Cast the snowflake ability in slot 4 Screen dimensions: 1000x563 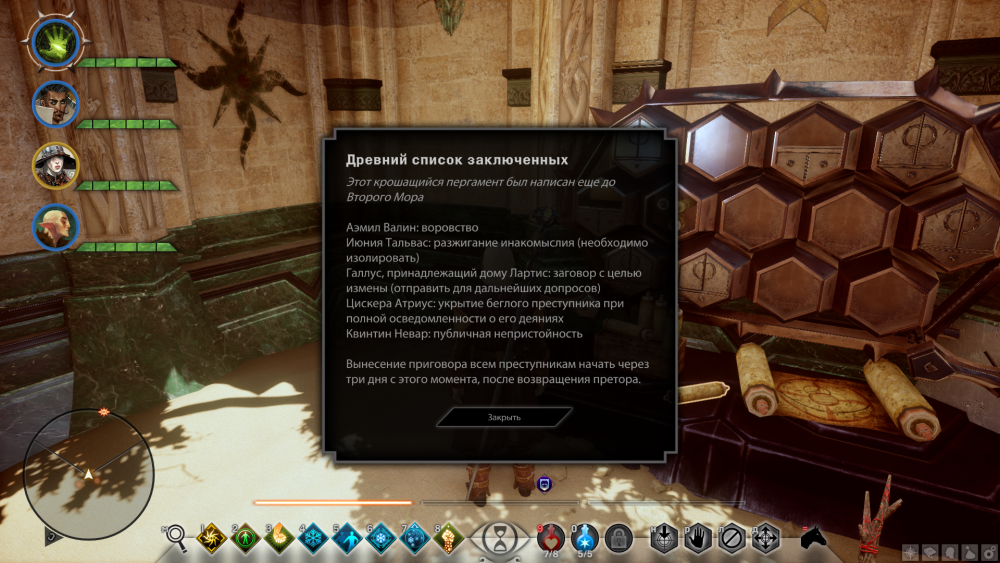(312, 538)
